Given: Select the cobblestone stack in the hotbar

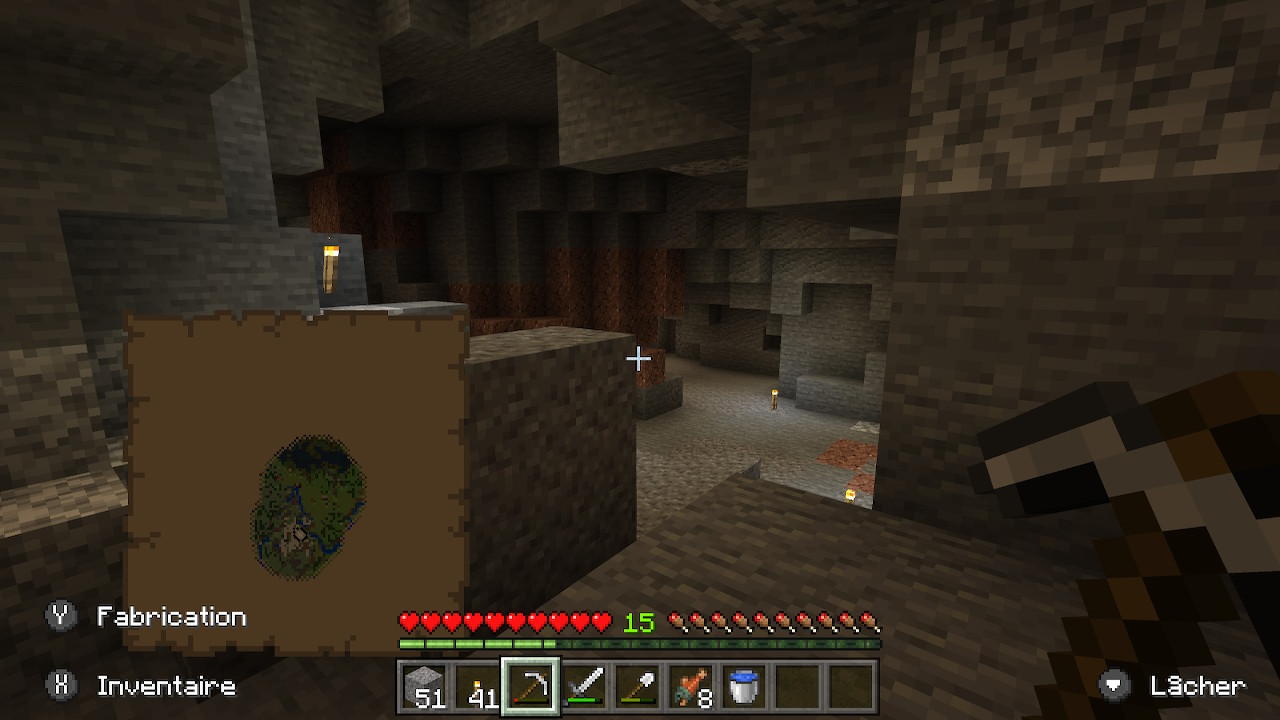Looking at the screenshot, I should (x=424, y=687).
